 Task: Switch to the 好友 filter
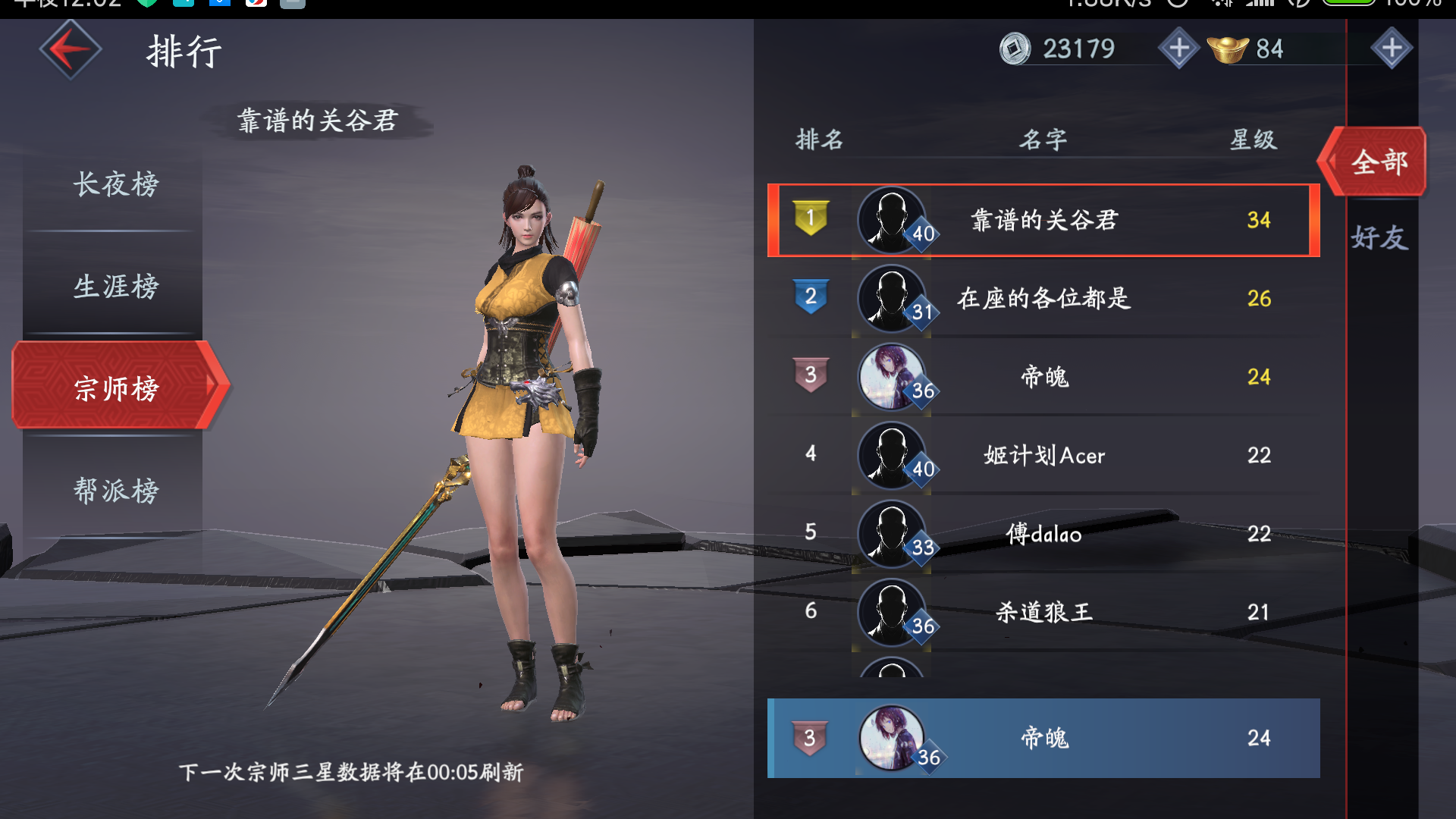tap(1380, 239)
